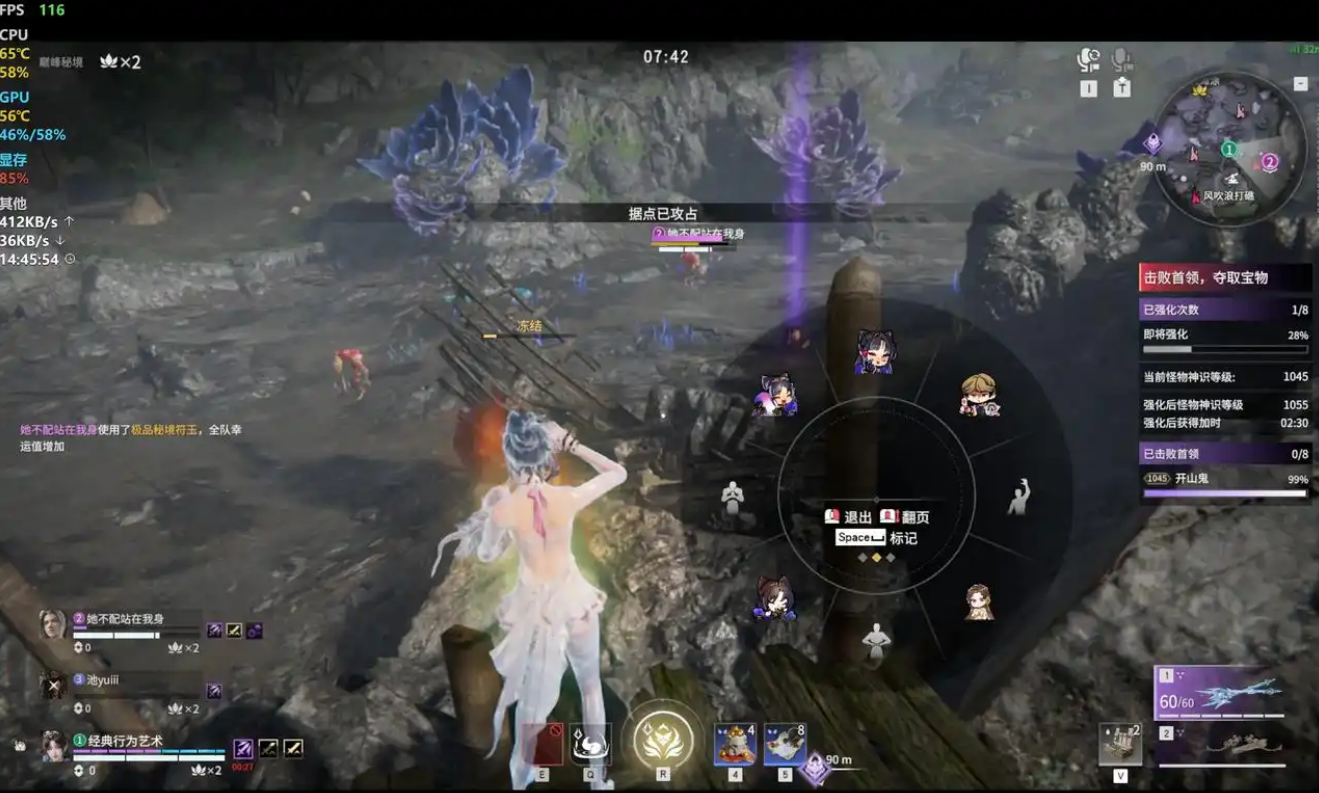Use the consumable item in slot 4
1319x793 pixels.
733,744
